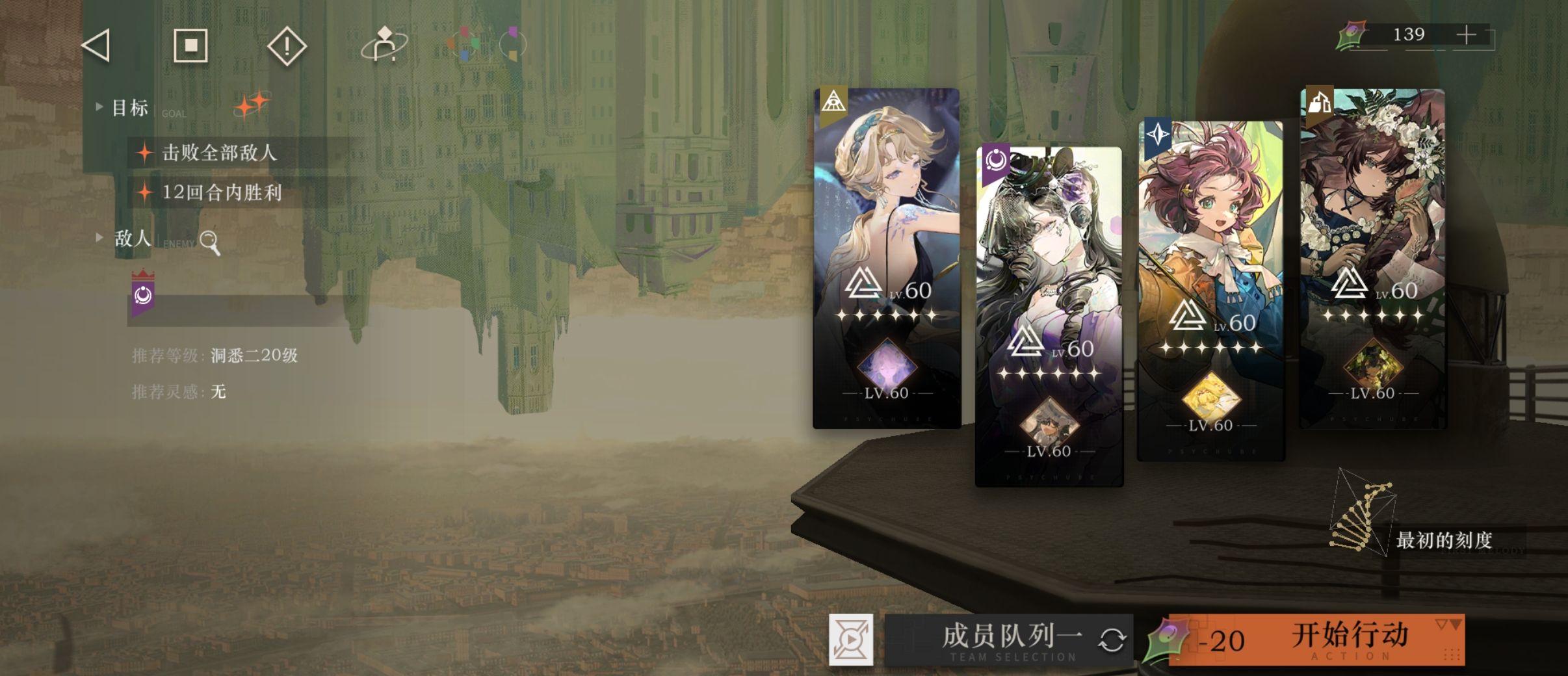Expand the 目标 goal section
This screenshot has height=676, width=1568.
tap(99, 107)
